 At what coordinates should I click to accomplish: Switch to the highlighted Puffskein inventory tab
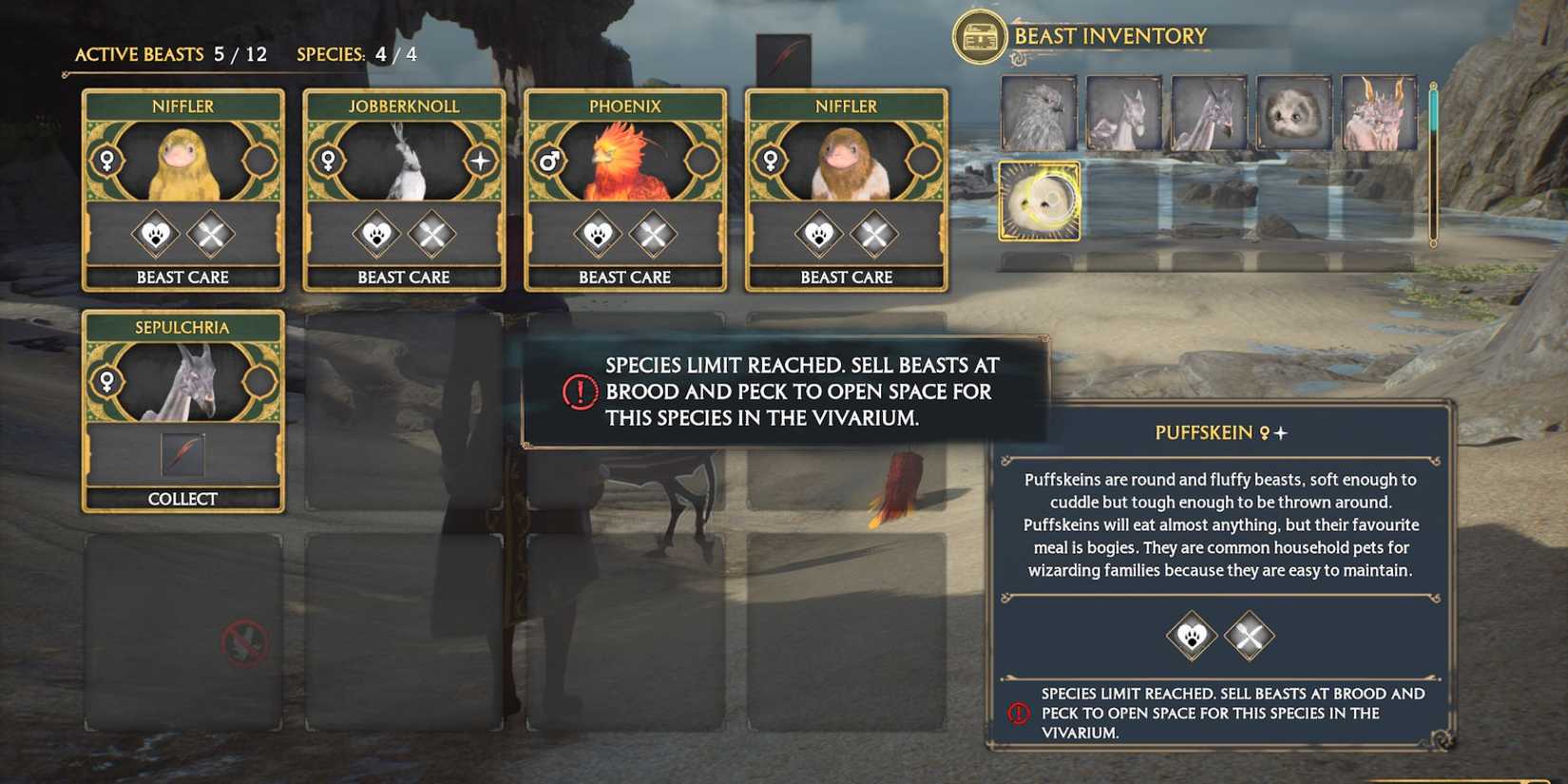[x=1039, y=201]
